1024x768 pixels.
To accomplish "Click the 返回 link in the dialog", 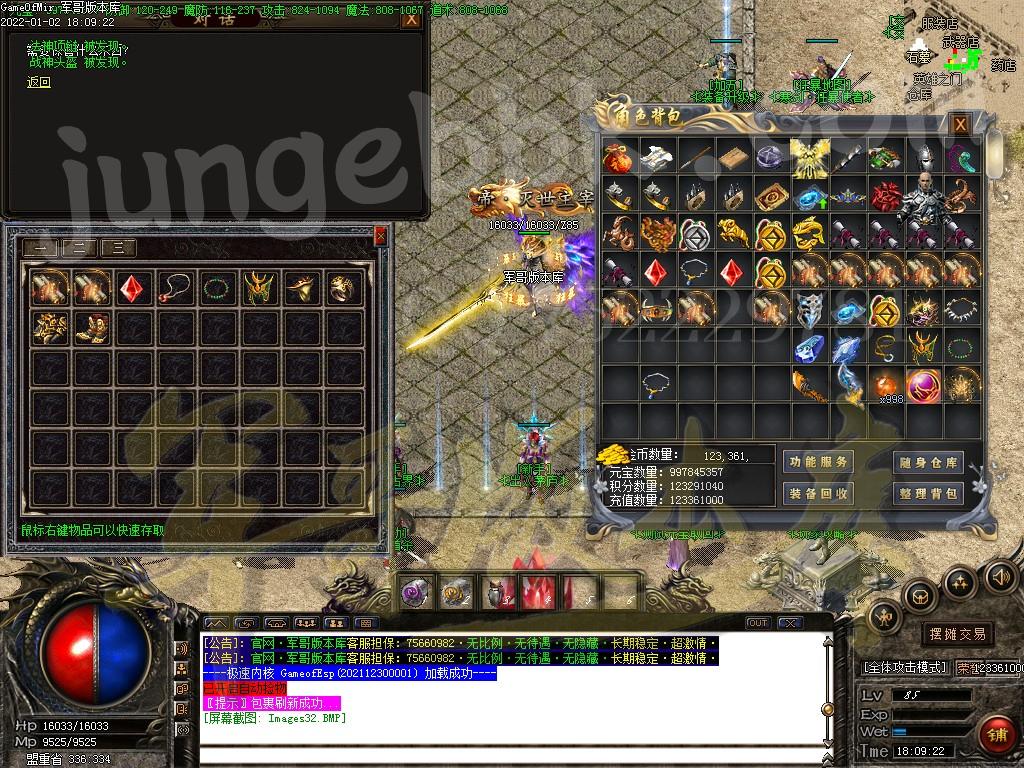I will point(39,83).
